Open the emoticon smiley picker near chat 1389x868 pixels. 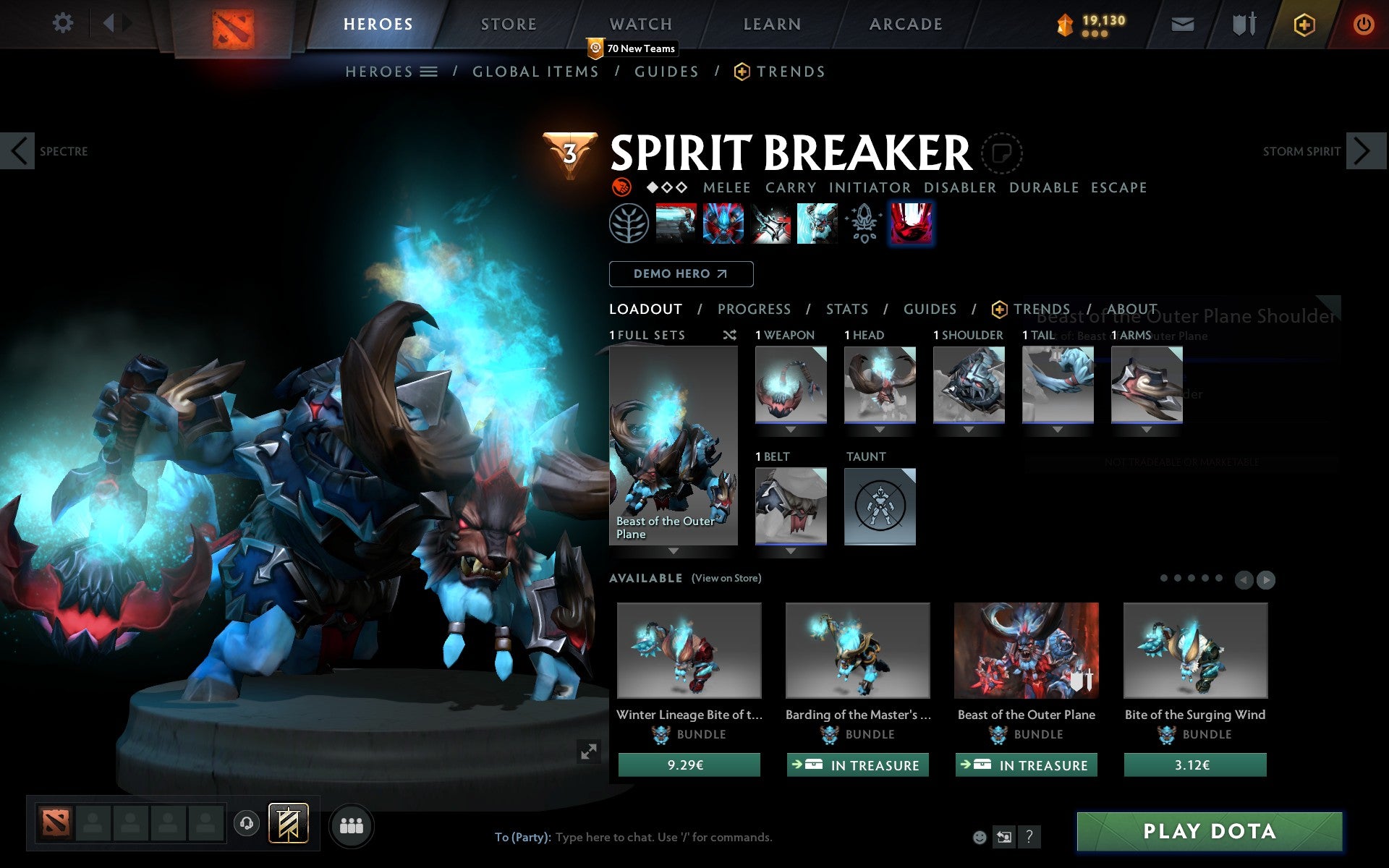(x=980, y=837)
